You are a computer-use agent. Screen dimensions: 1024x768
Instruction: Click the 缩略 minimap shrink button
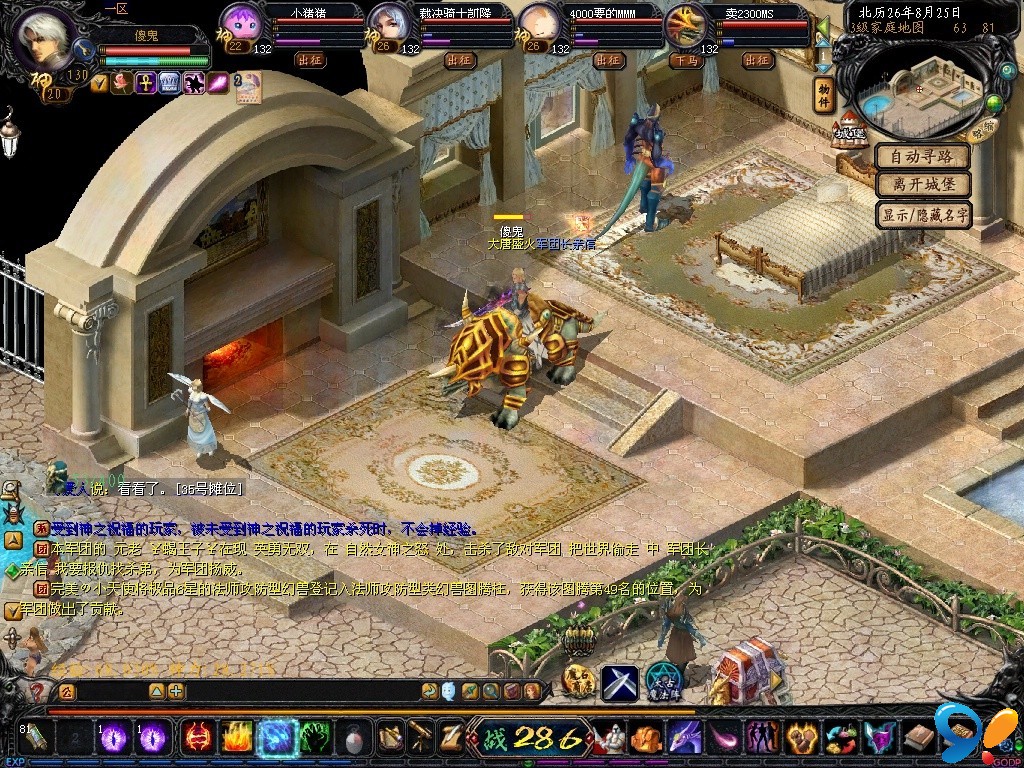coord(983,128)
